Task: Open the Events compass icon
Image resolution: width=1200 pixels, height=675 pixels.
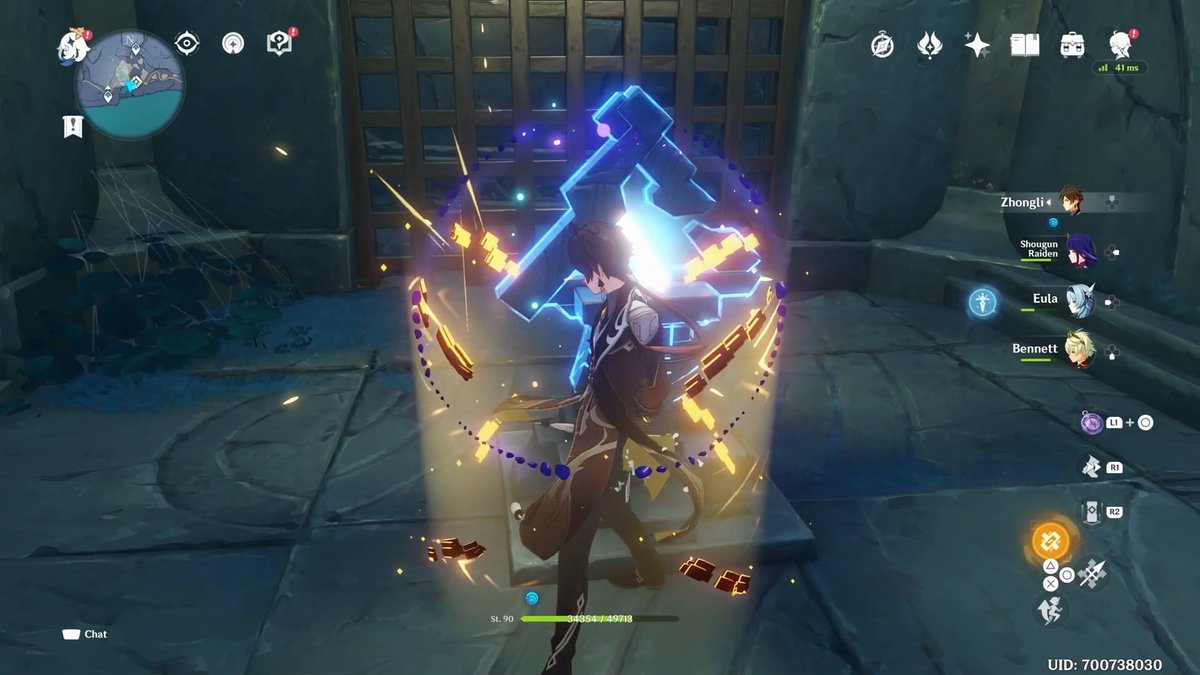Action: 882,44
